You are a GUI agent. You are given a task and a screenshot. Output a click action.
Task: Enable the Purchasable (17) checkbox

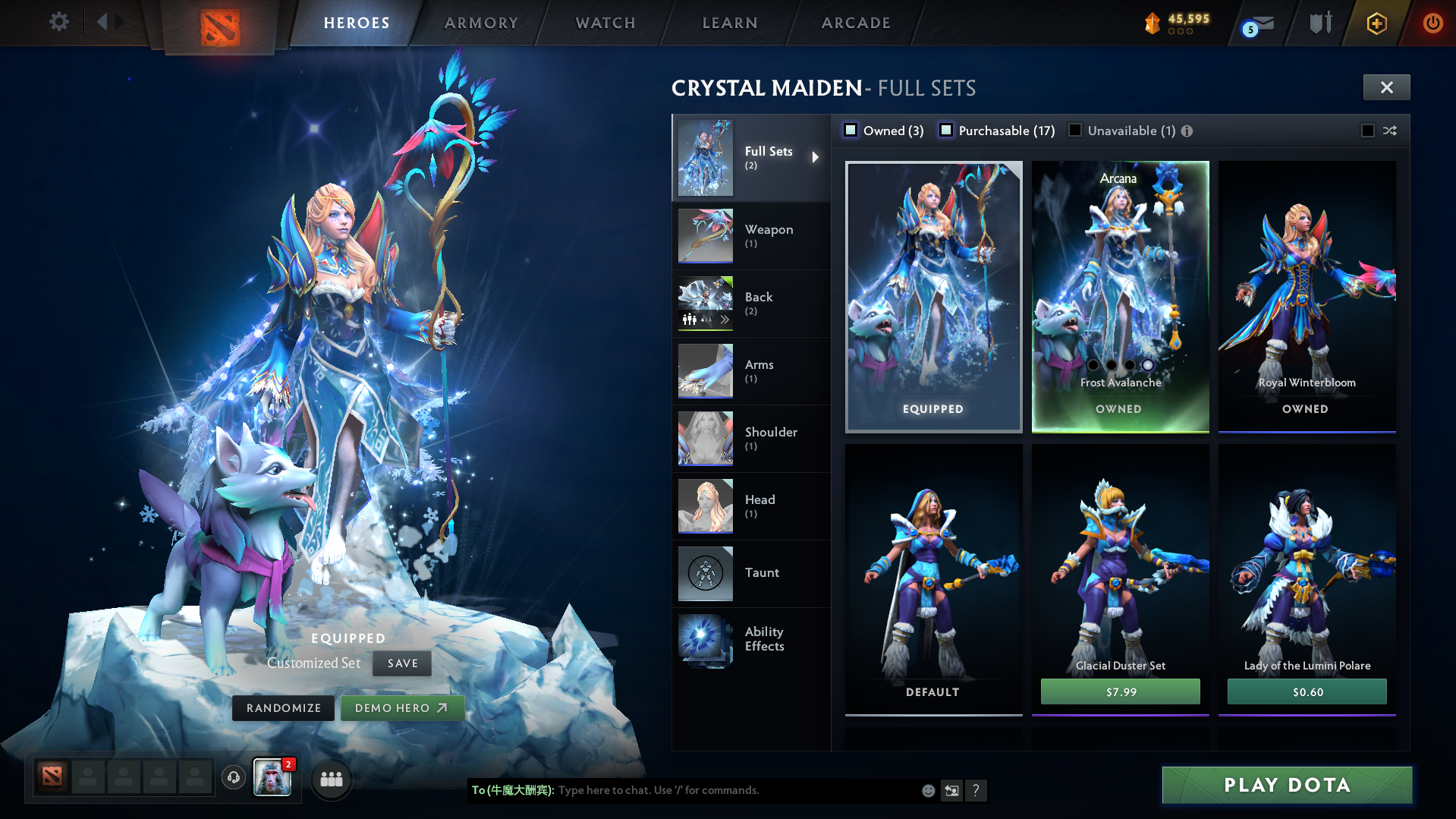[x=946, y=130]
